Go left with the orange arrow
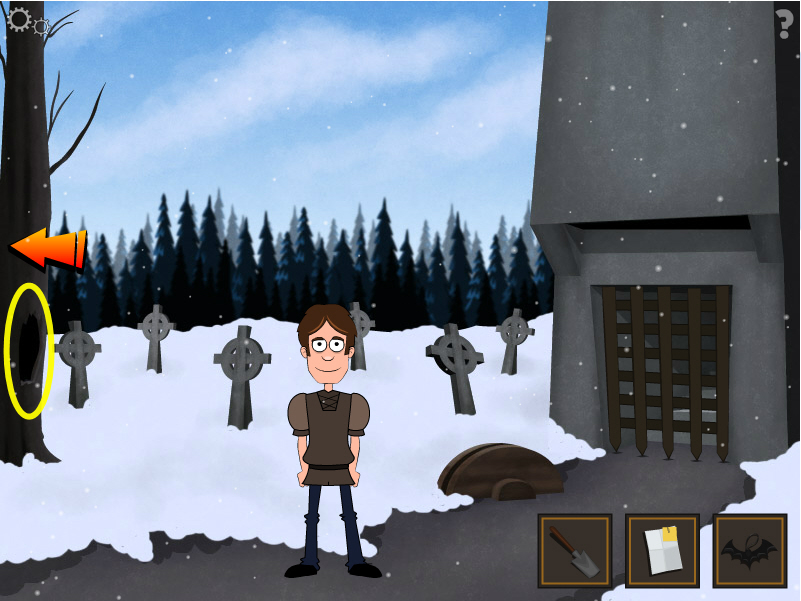801x601 pixels. click(x=47, y=249)
